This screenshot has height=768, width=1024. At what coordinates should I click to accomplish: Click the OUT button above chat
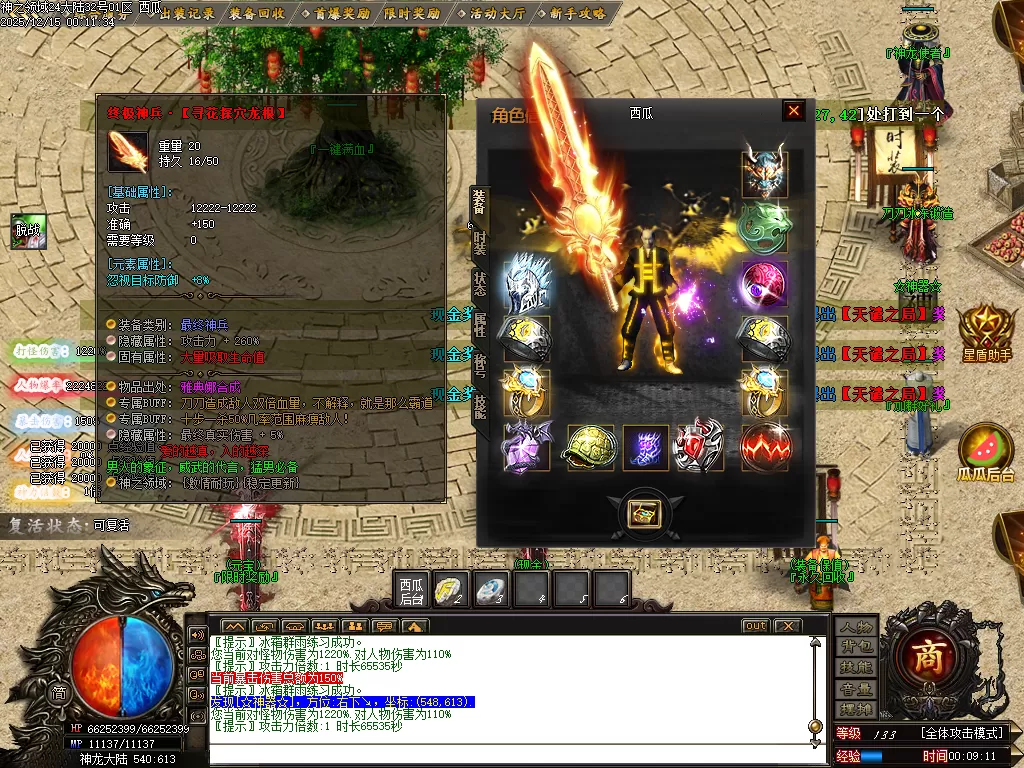(756, 626)
